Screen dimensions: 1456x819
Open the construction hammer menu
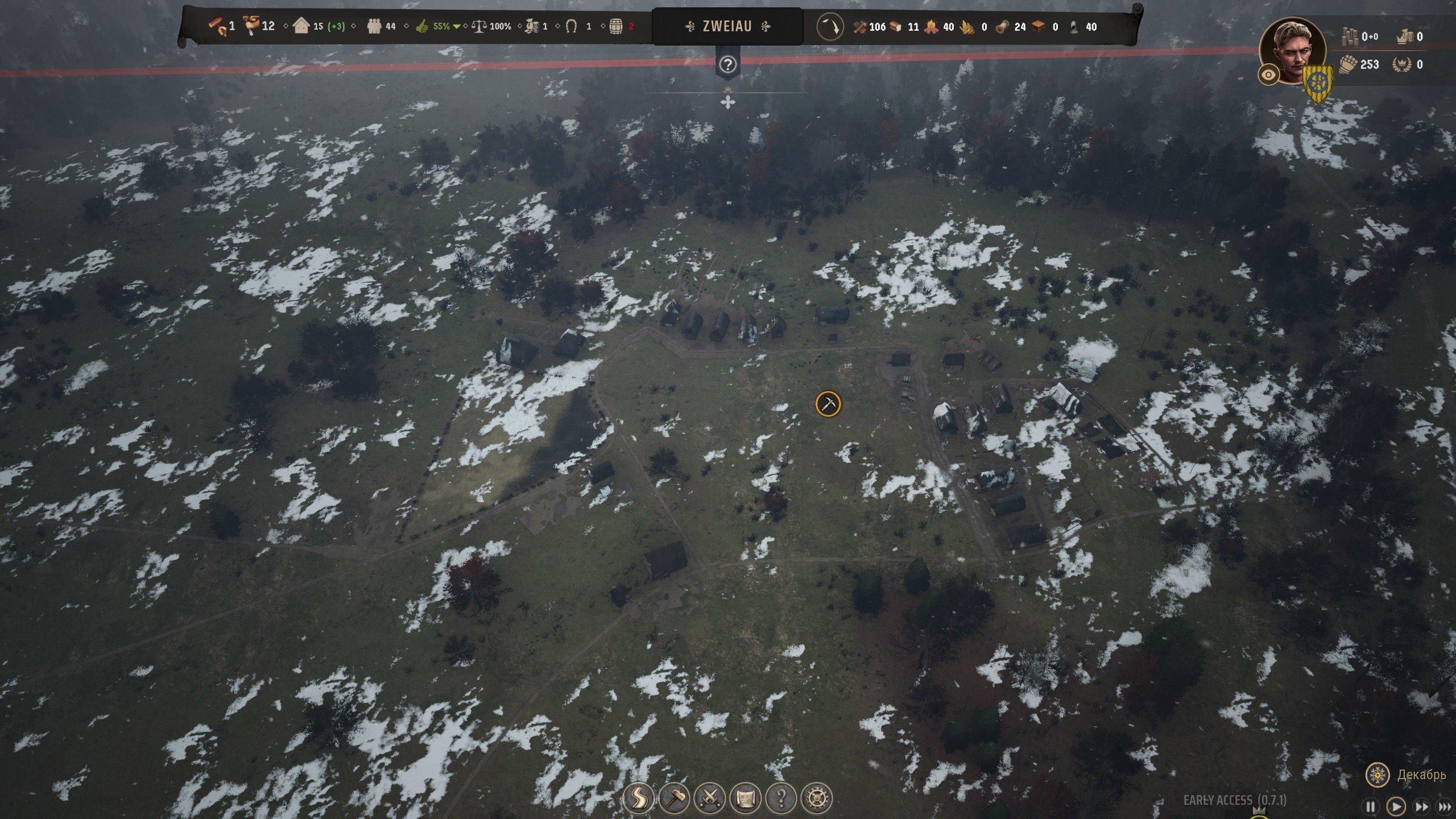point(673,799)
